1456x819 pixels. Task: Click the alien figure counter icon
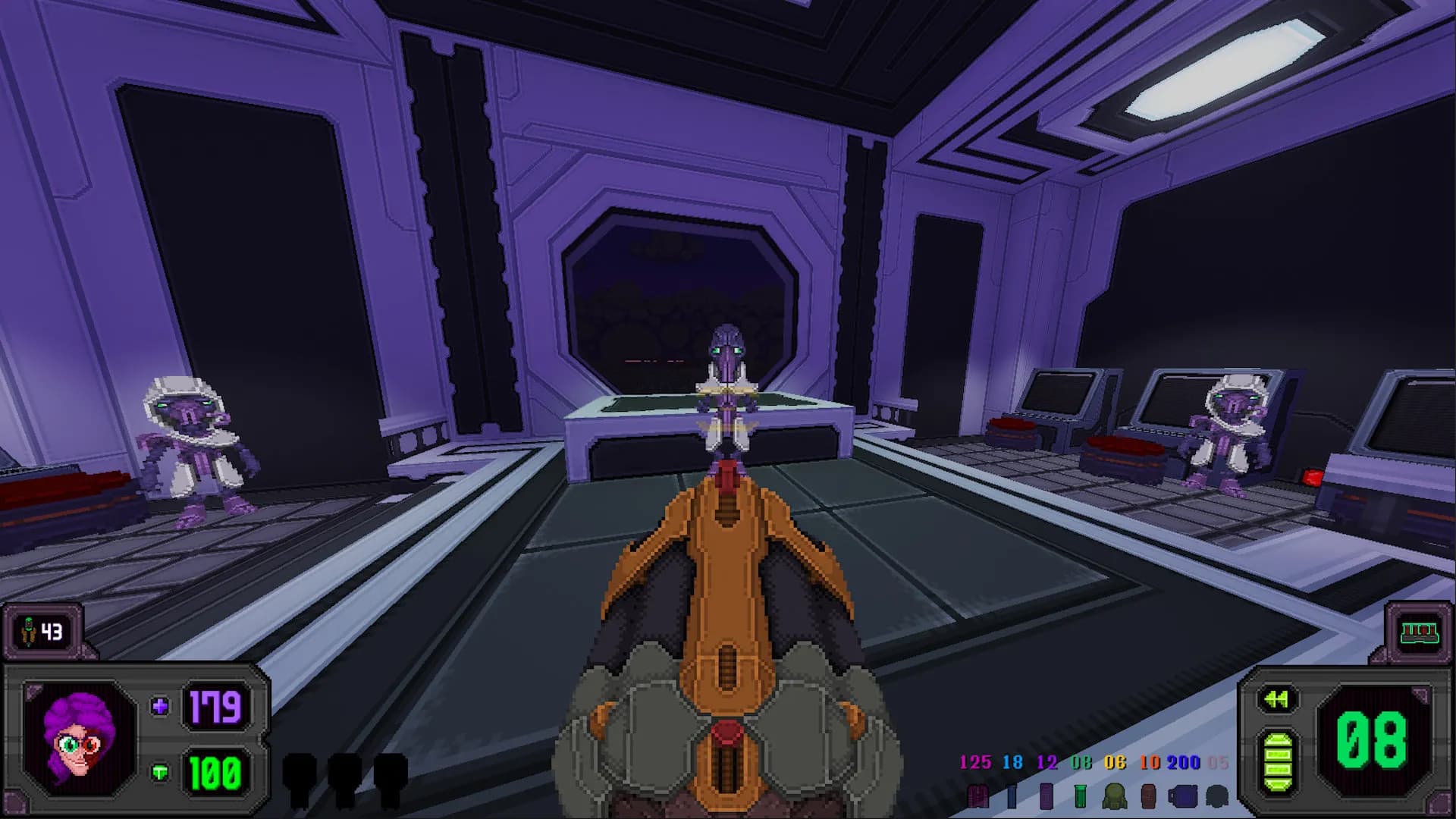tap(30, 631)
